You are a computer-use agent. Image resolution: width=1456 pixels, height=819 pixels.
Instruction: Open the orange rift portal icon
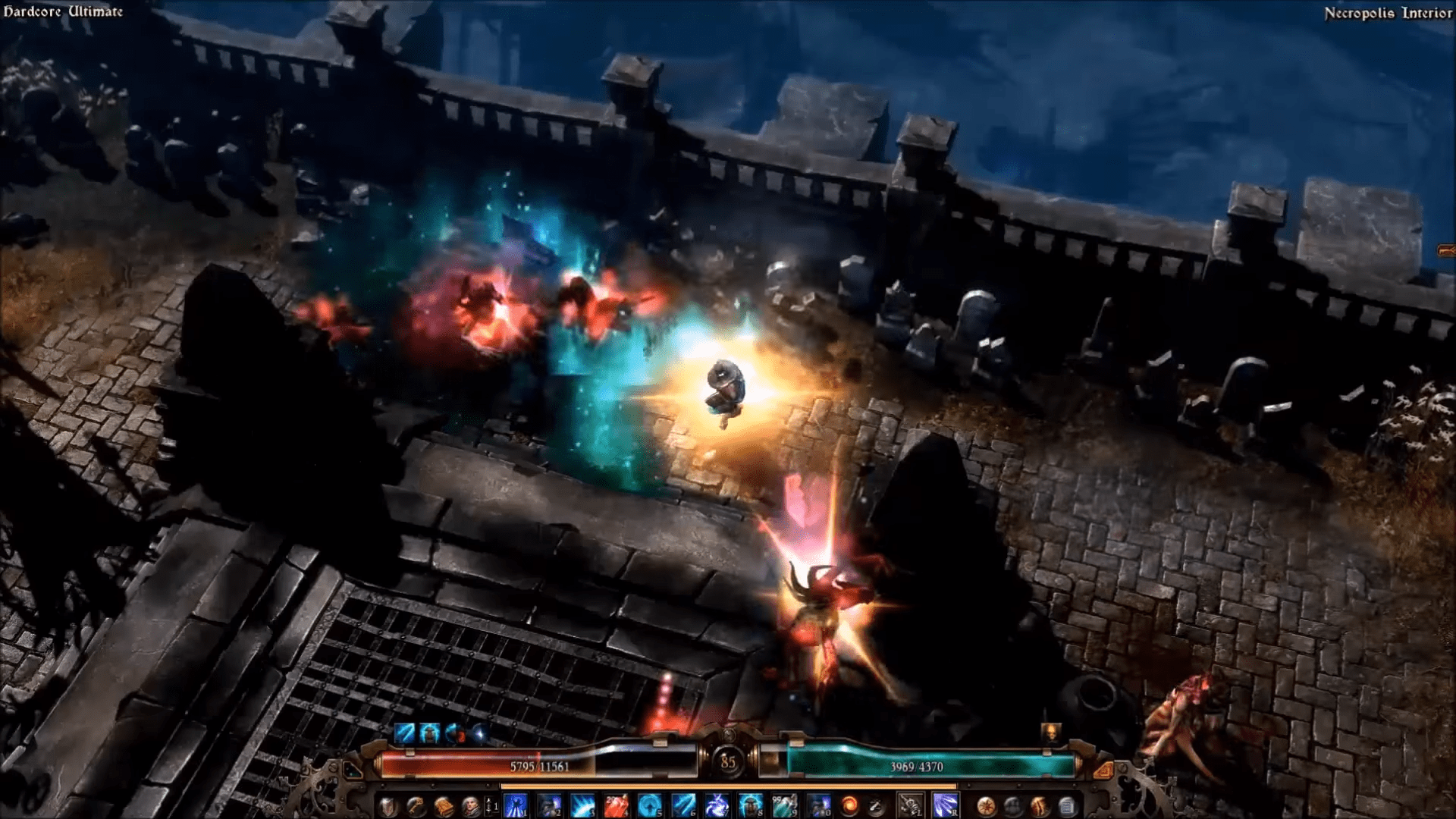1040,805
